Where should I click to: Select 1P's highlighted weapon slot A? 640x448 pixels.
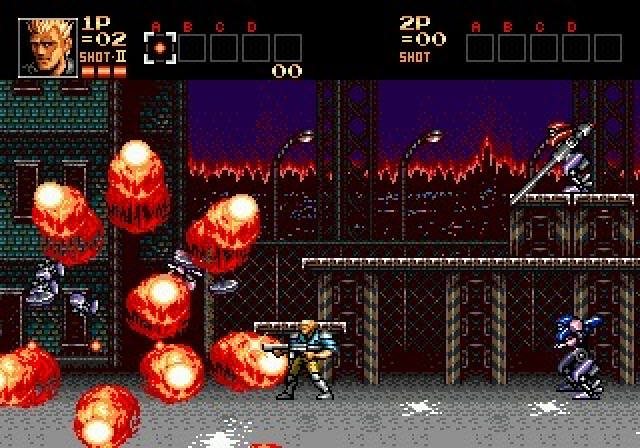(159, 48)
